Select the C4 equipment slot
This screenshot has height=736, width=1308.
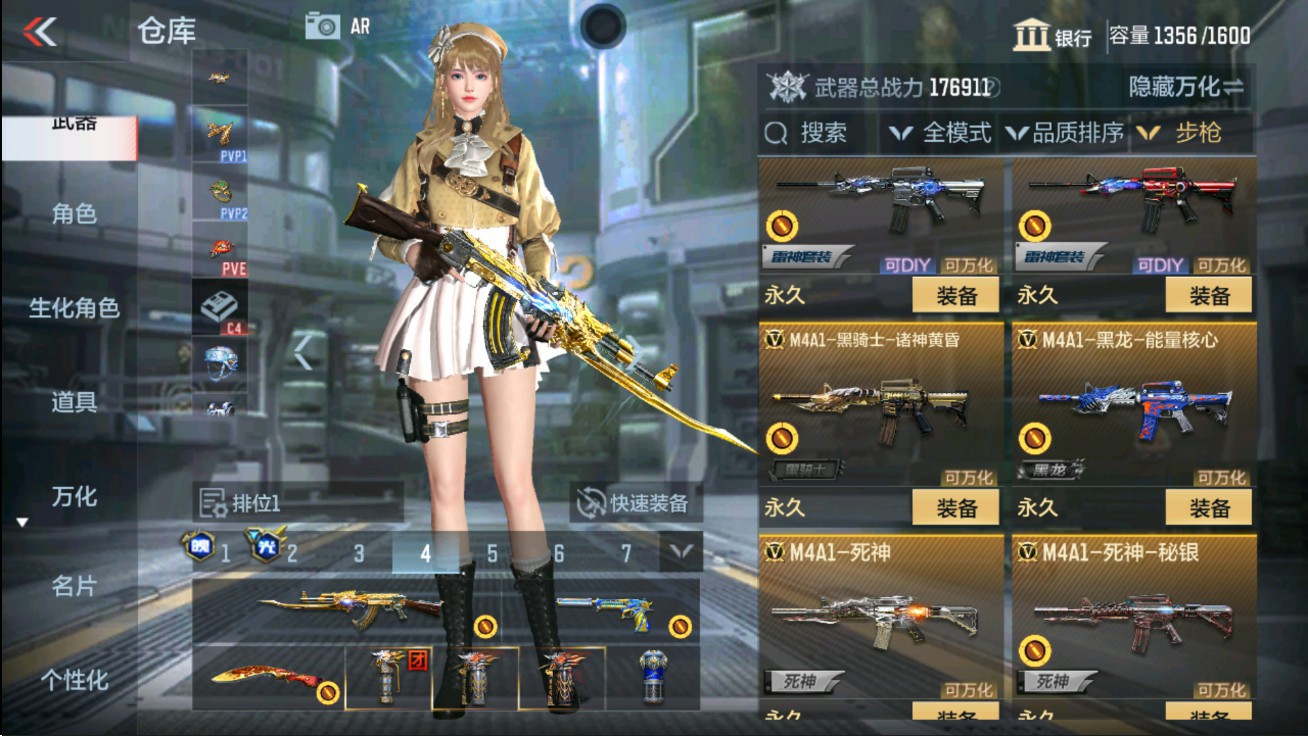(220, 306)
